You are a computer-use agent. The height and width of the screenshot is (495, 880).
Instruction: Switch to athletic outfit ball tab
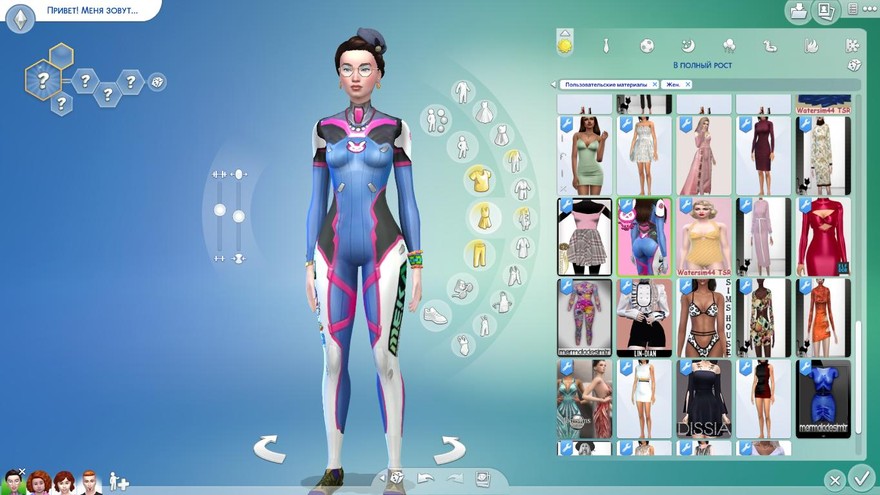pyautogui.click(x=647, y=45)
